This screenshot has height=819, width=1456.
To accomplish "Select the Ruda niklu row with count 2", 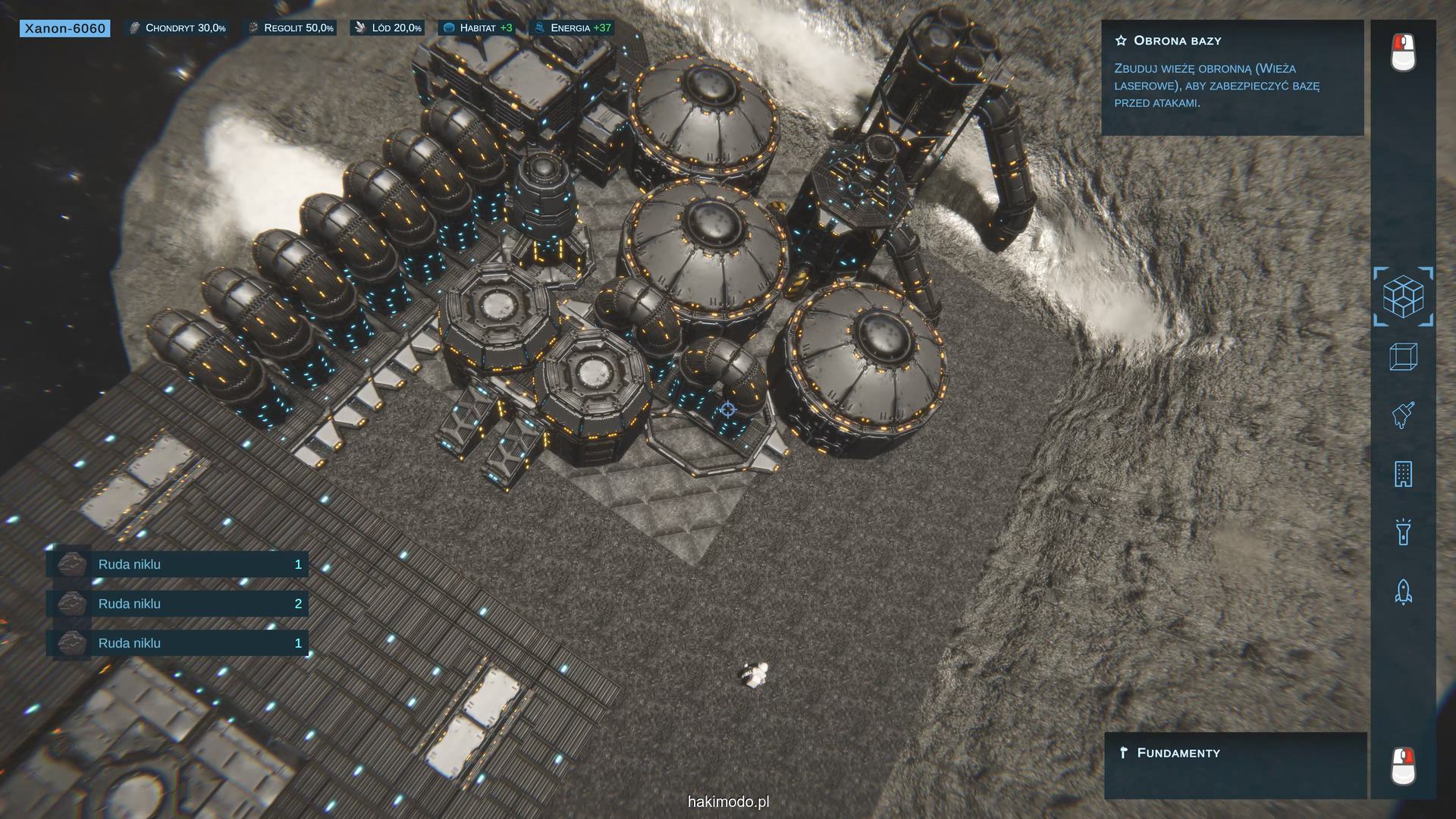I will (x=177, y=604).
